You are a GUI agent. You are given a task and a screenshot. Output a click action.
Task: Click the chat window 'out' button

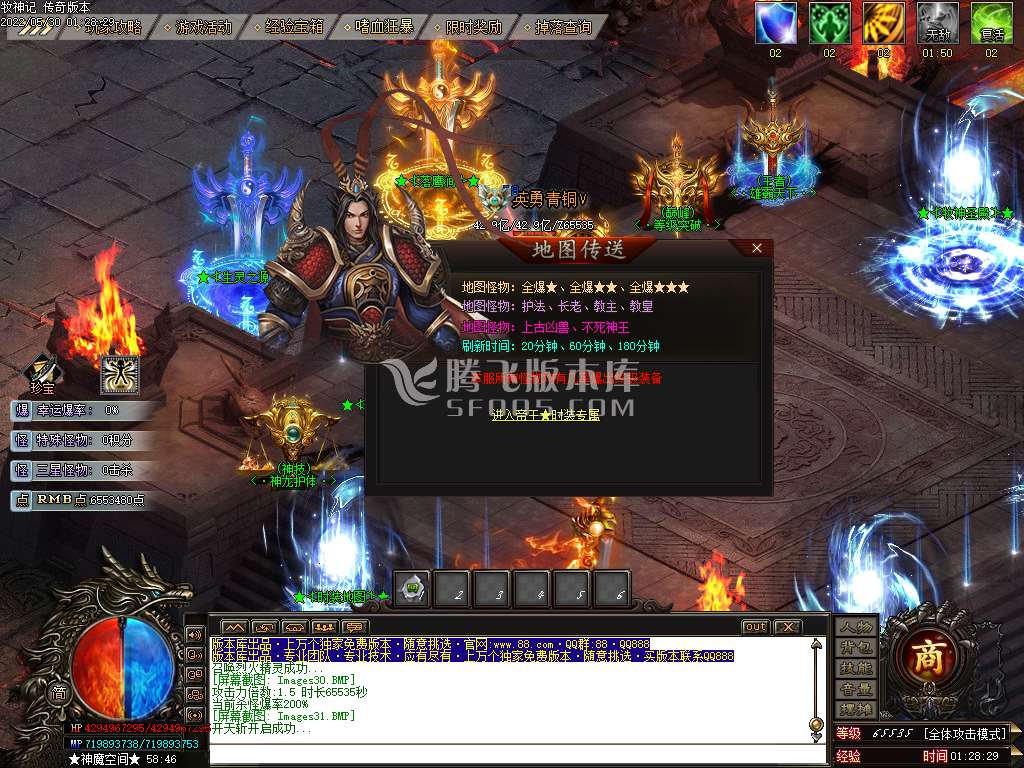755,627
